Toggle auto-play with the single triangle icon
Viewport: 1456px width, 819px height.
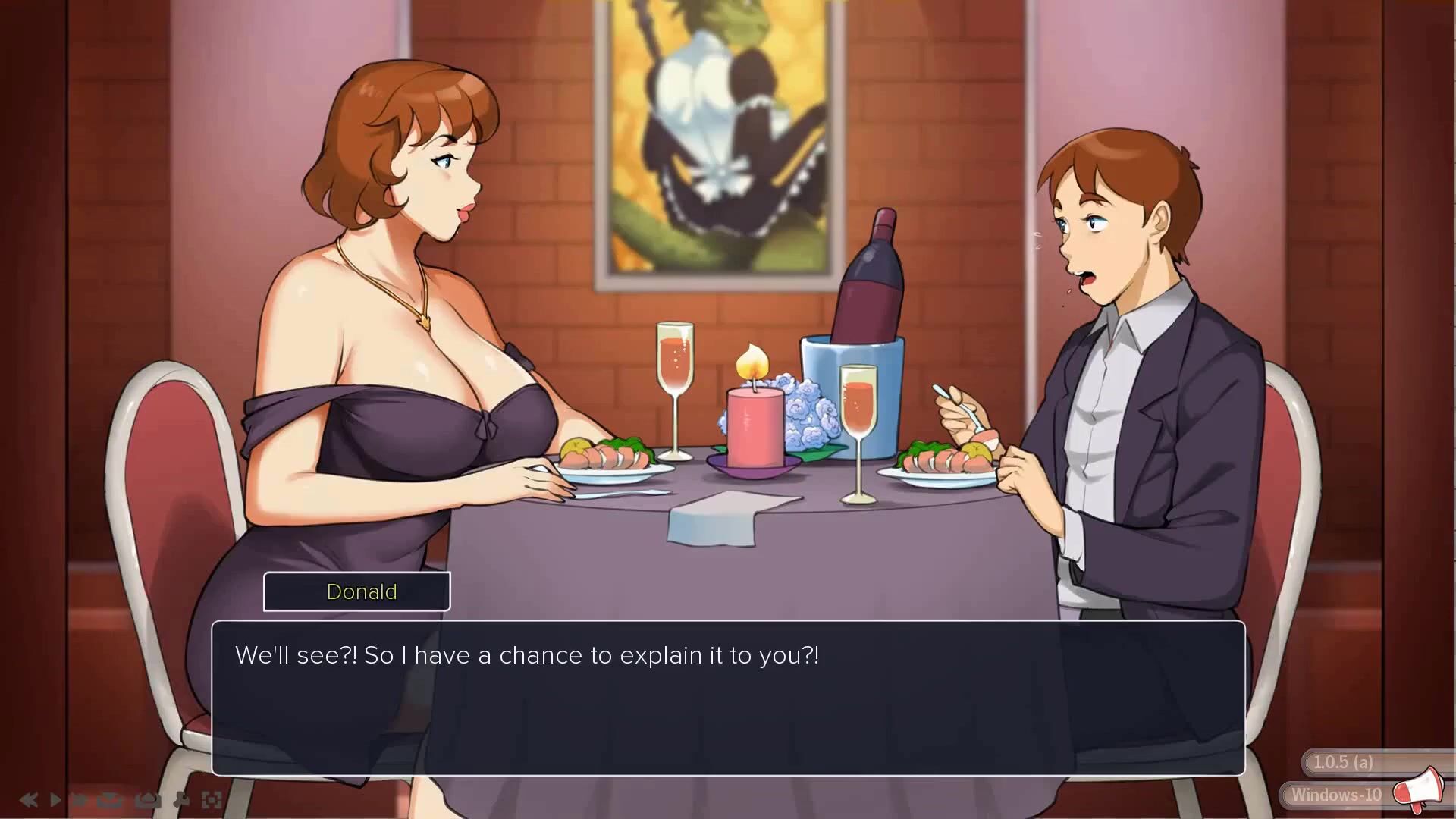click(x=55, y=799)
